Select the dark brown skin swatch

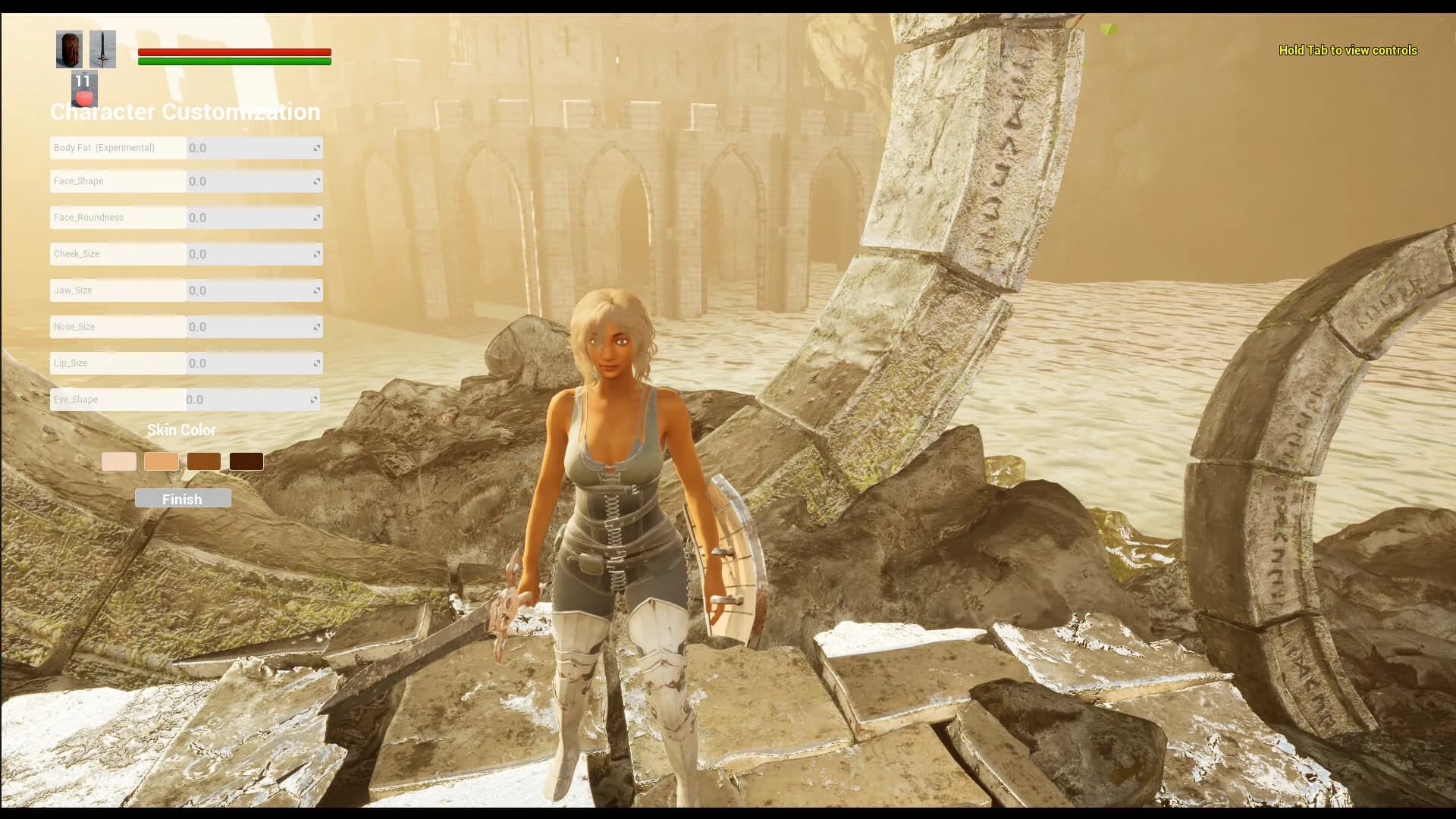[203, 461]
